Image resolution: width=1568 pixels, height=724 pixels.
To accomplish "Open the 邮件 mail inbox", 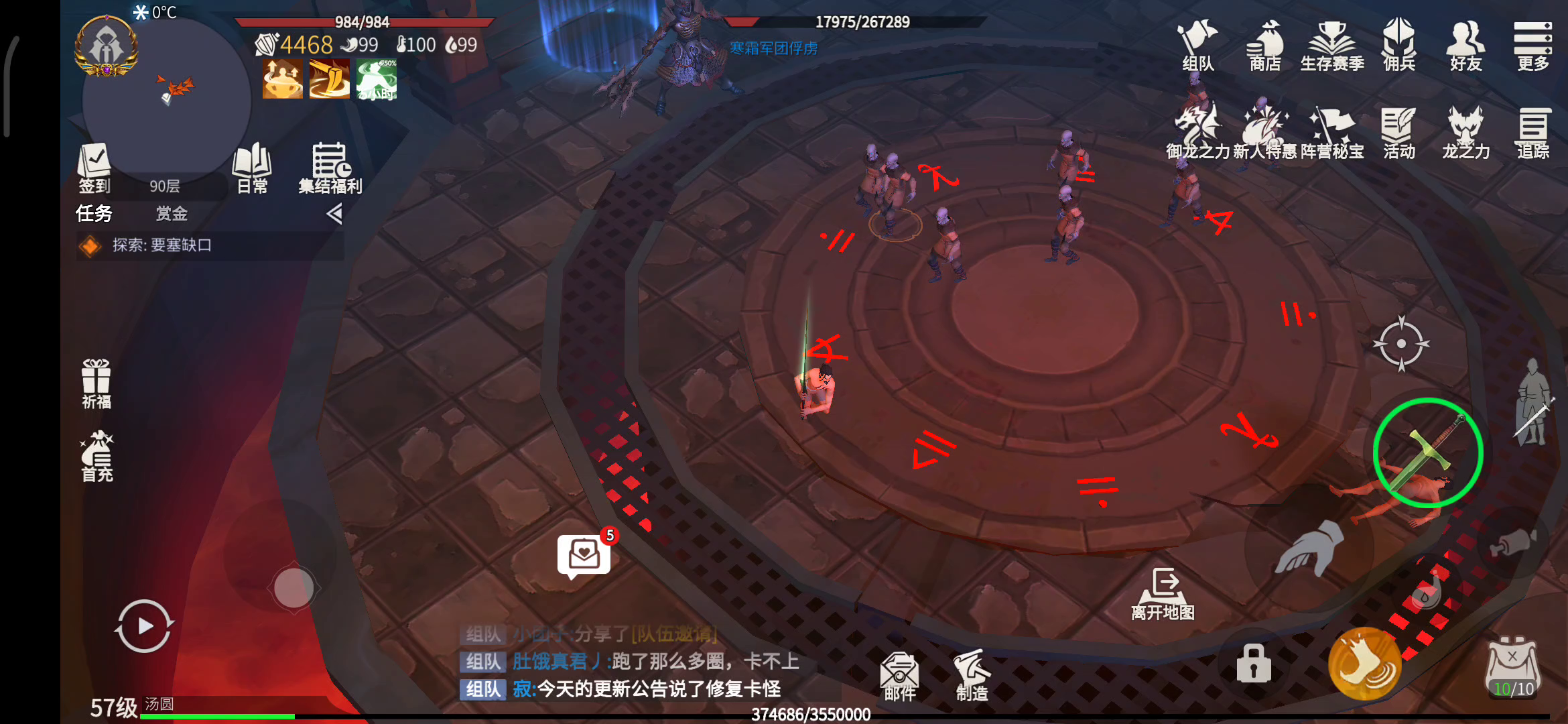I will click(899, 676).
